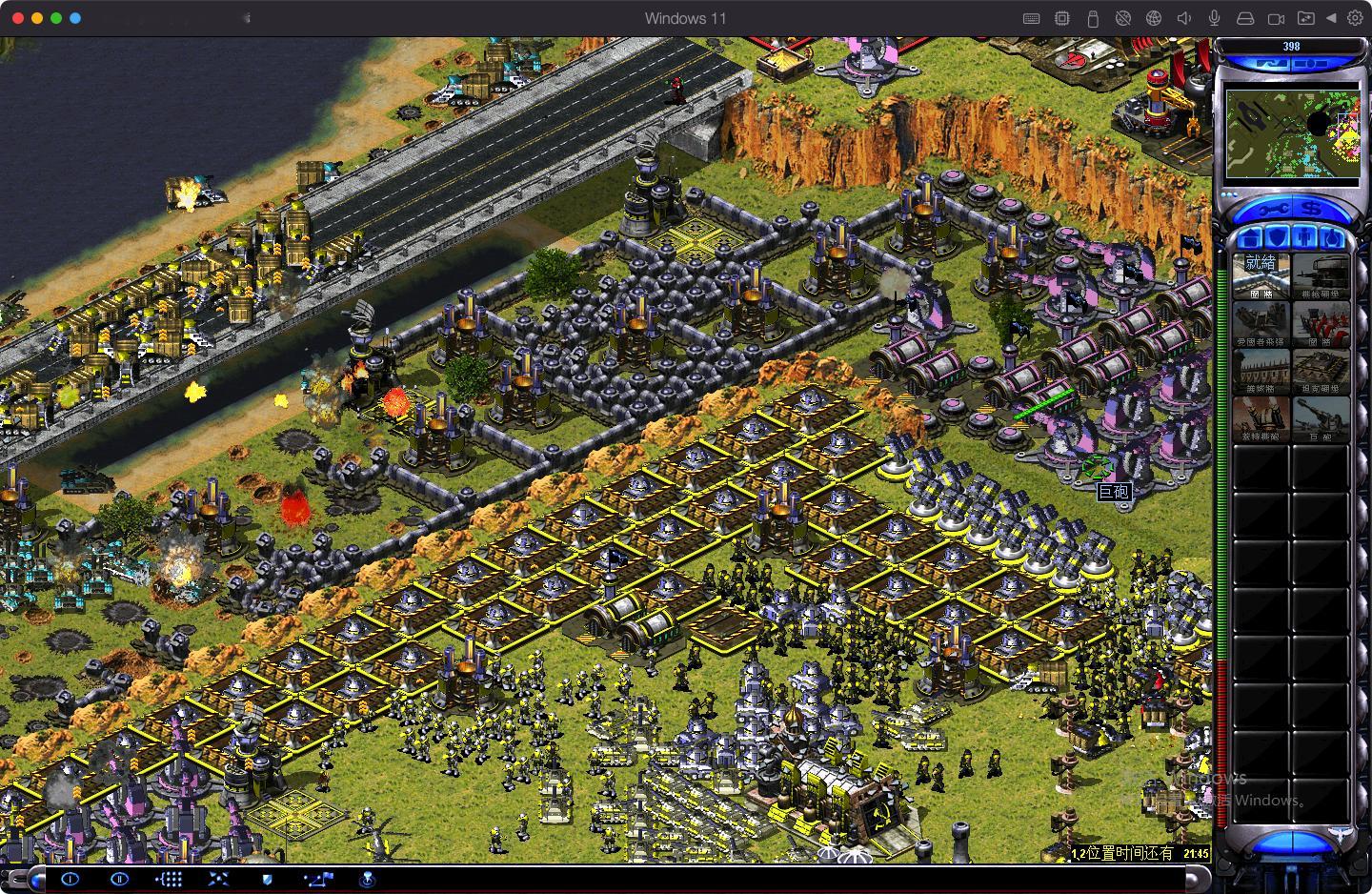This screenshot has width=1372, height=894.
Task: Switch to the infantry build tab
Action: tap(1305, 237)
